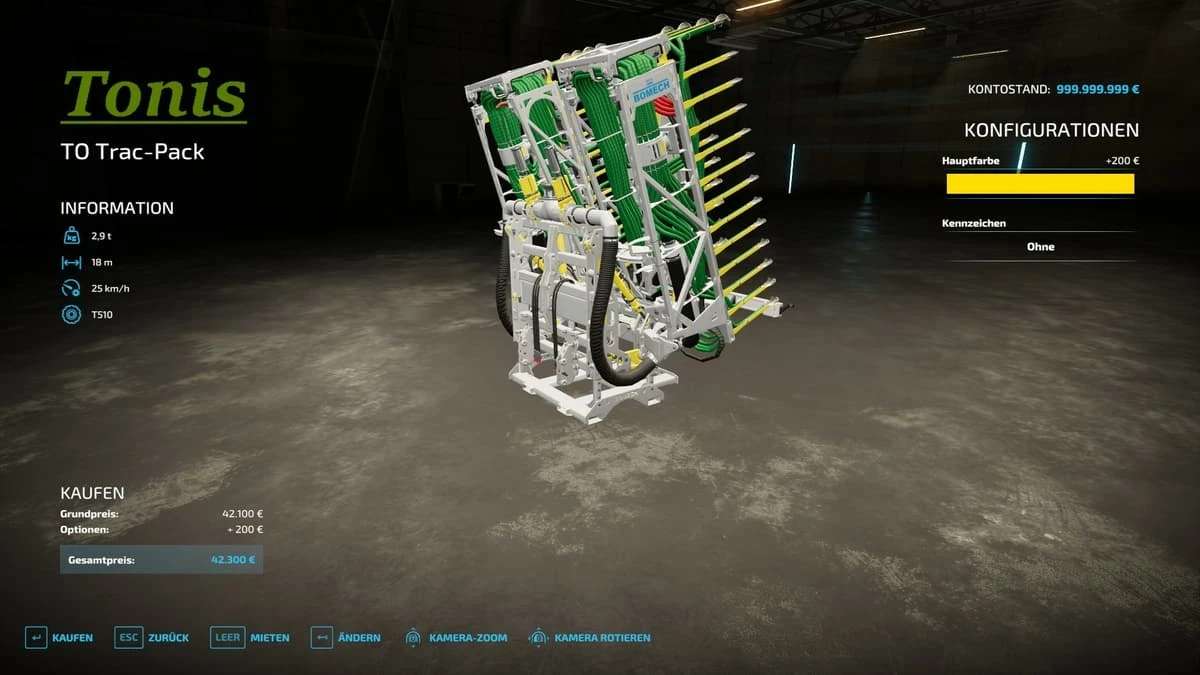Screen dimensions: 1200x675
Task: Go back using the ZURÜCK button
Action: pos(145,638)
